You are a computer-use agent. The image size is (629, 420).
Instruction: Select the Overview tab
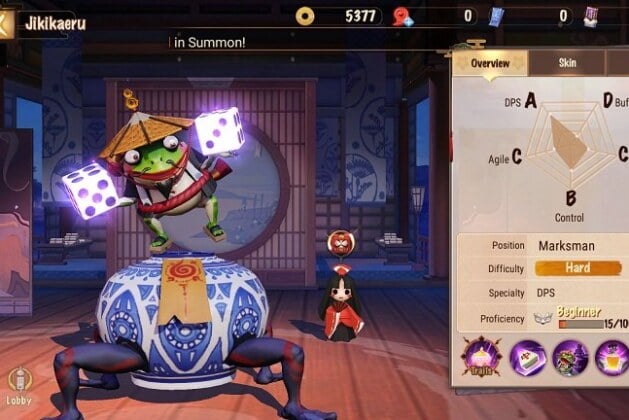click(x=490, y=63)
